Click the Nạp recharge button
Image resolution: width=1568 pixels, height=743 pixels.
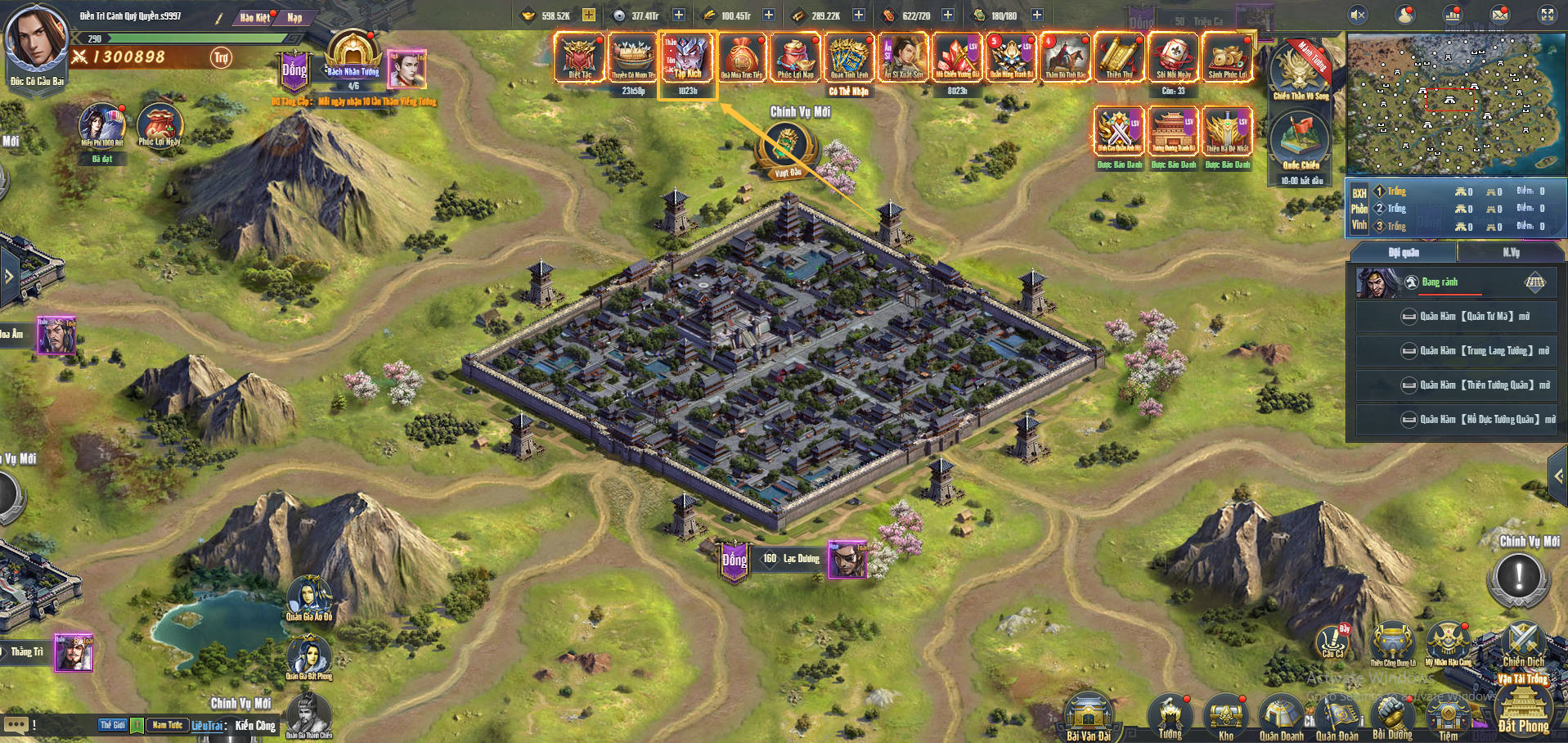coord(294,17)
